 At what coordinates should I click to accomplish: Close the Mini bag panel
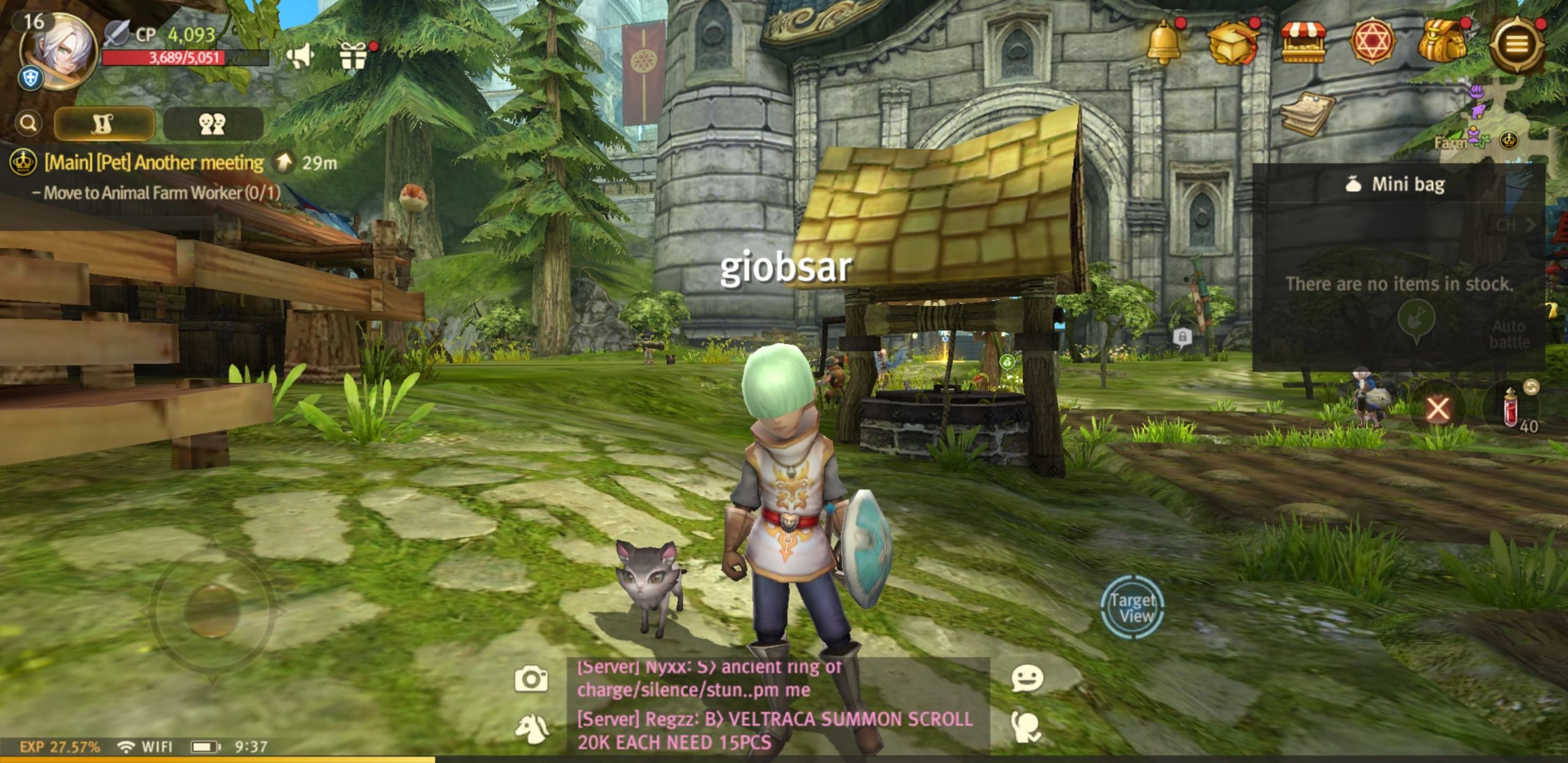[x=1438, y=408]
